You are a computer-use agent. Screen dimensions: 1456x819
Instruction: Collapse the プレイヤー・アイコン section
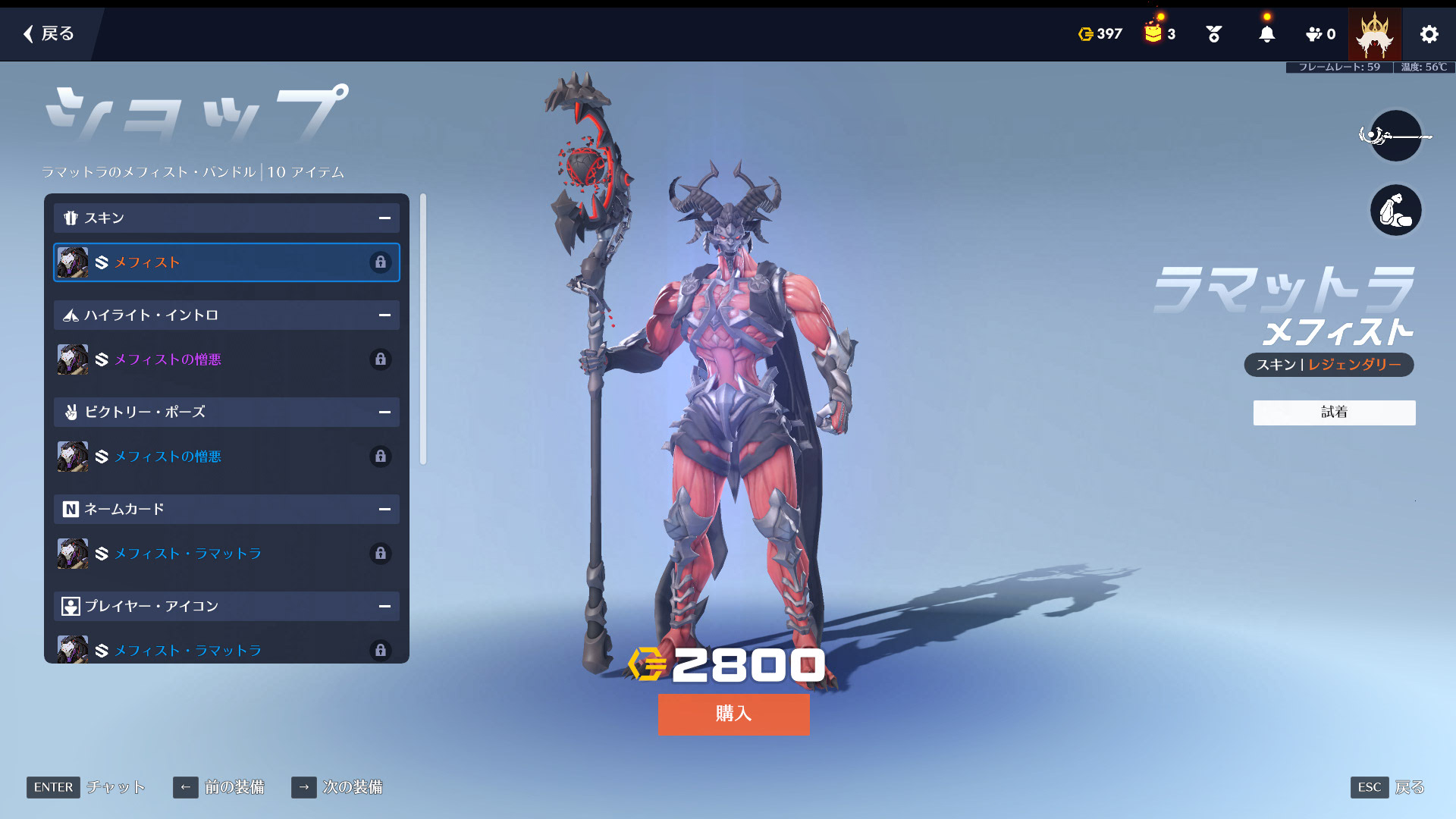[384, 607]
